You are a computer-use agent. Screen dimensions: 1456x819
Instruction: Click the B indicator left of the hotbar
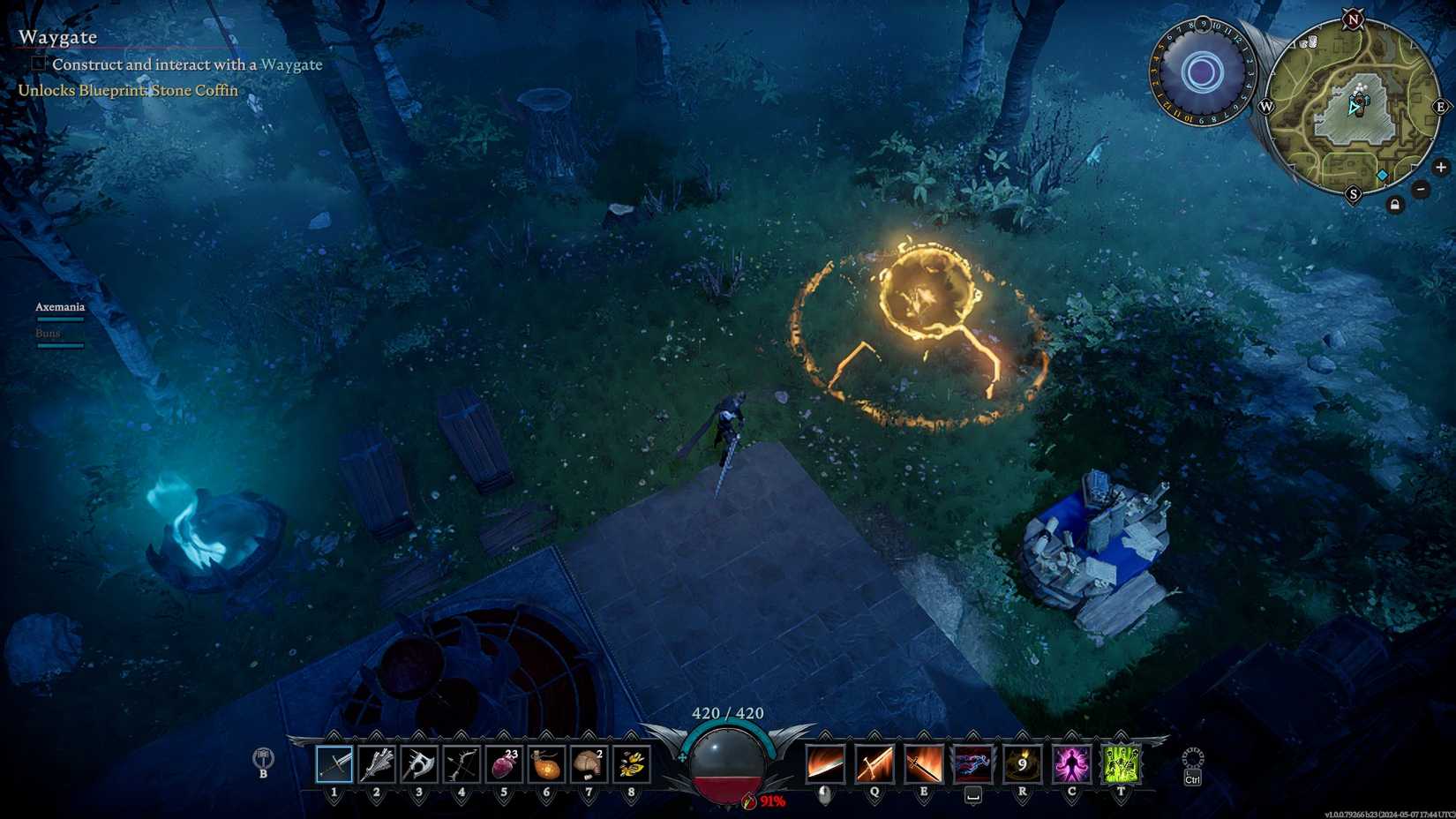coord(262,762)
